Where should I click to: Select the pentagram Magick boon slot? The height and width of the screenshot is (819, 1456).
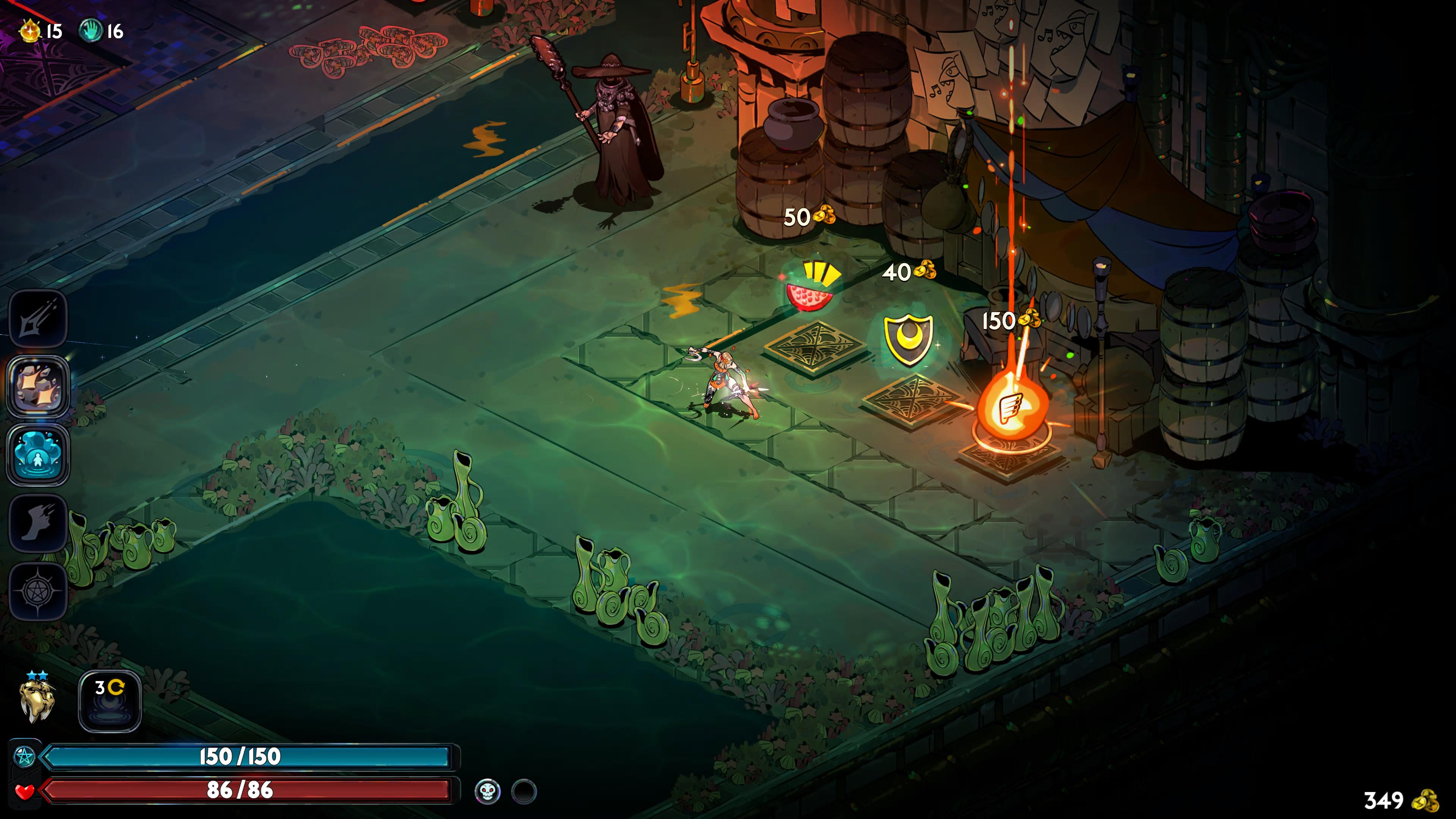point(38,591)
